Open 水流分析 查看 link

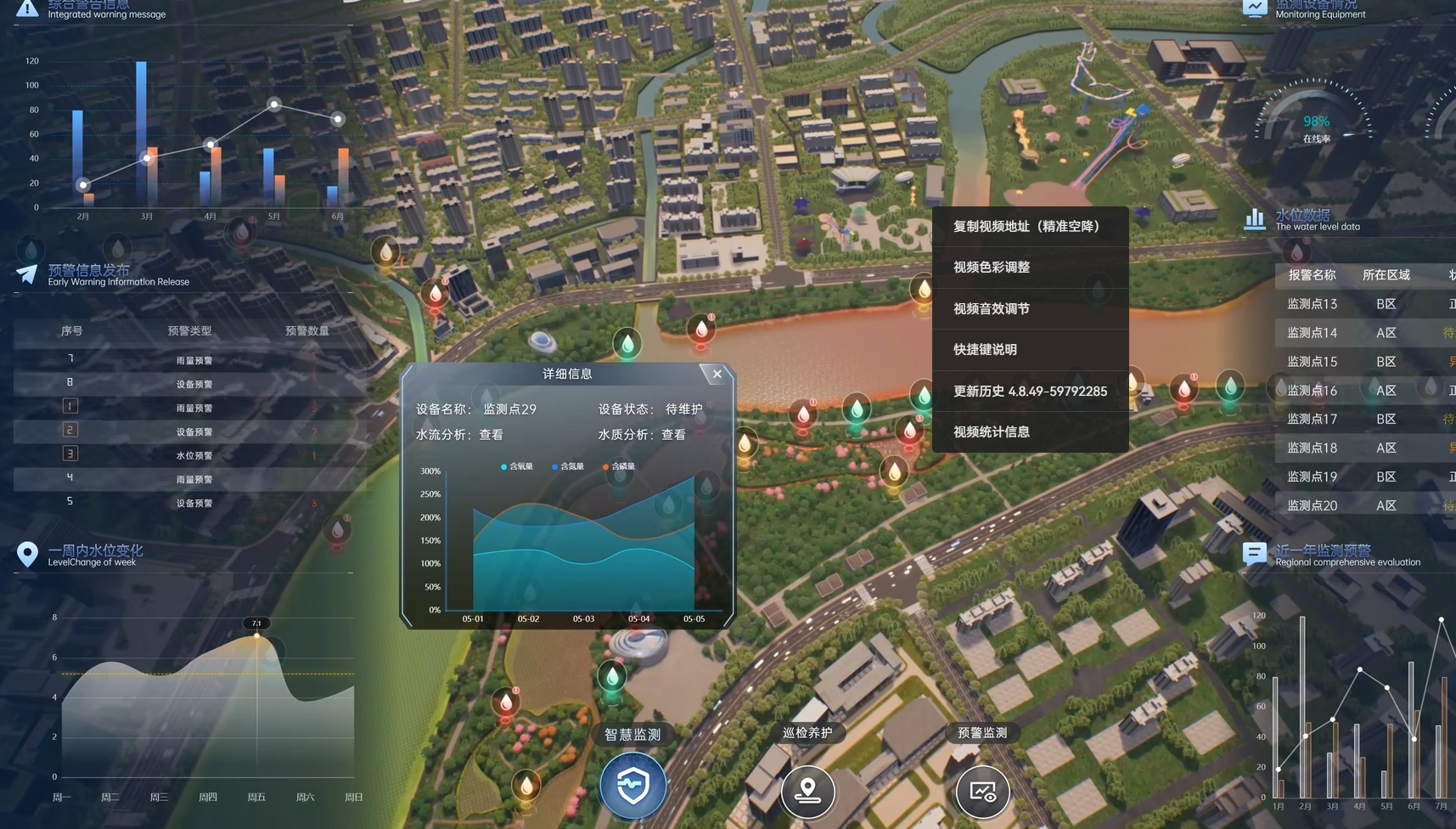491,435
